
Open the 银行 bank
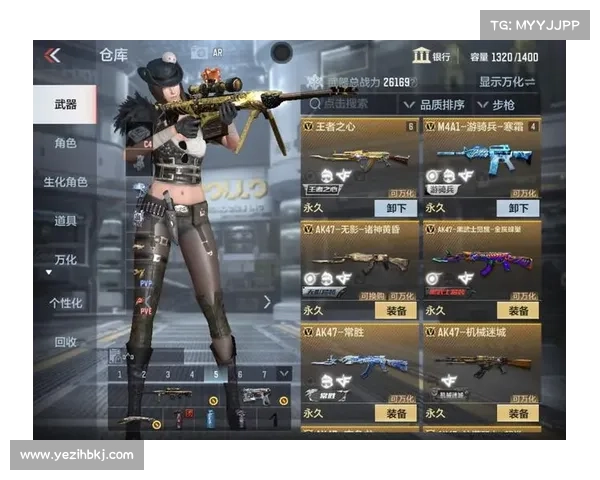pyautogui.click(x=432, y=56)
